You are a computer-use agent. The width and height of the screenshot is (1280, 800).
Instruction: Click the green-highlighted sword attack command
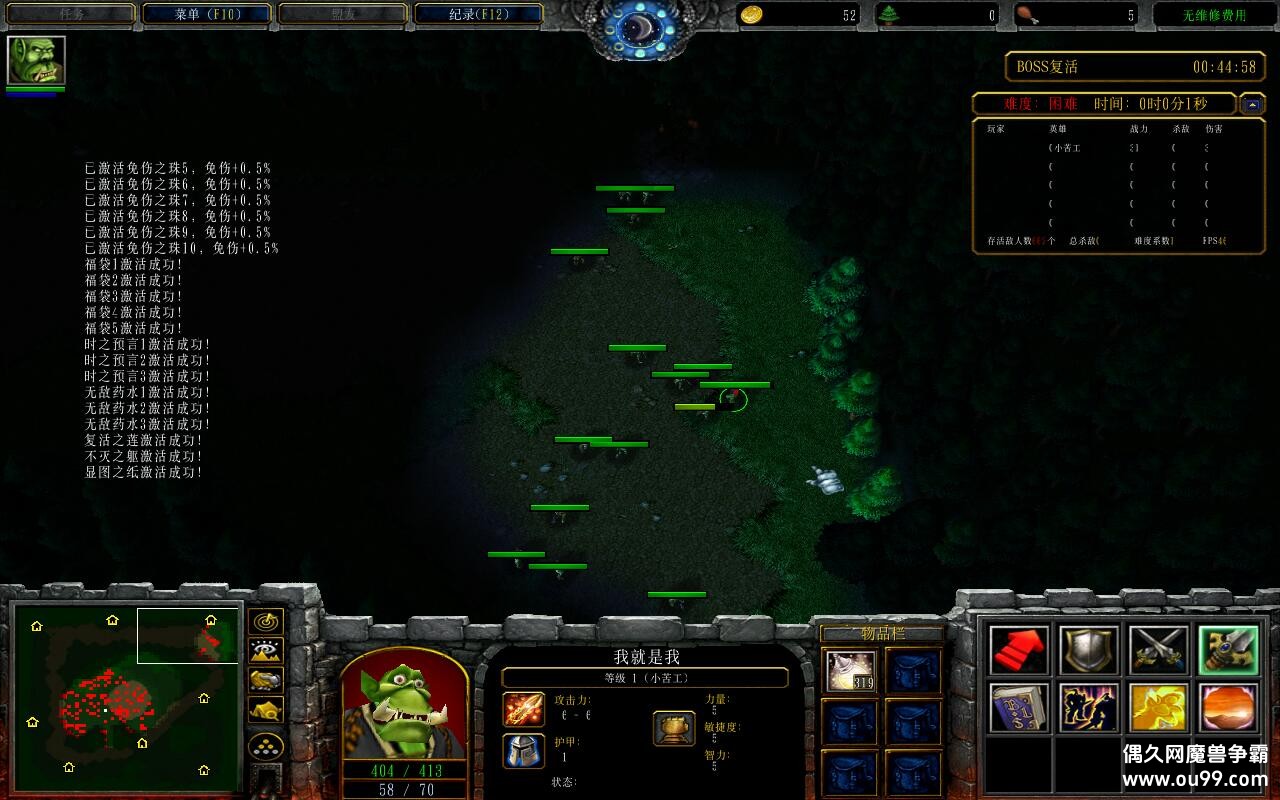point(1228,651)
